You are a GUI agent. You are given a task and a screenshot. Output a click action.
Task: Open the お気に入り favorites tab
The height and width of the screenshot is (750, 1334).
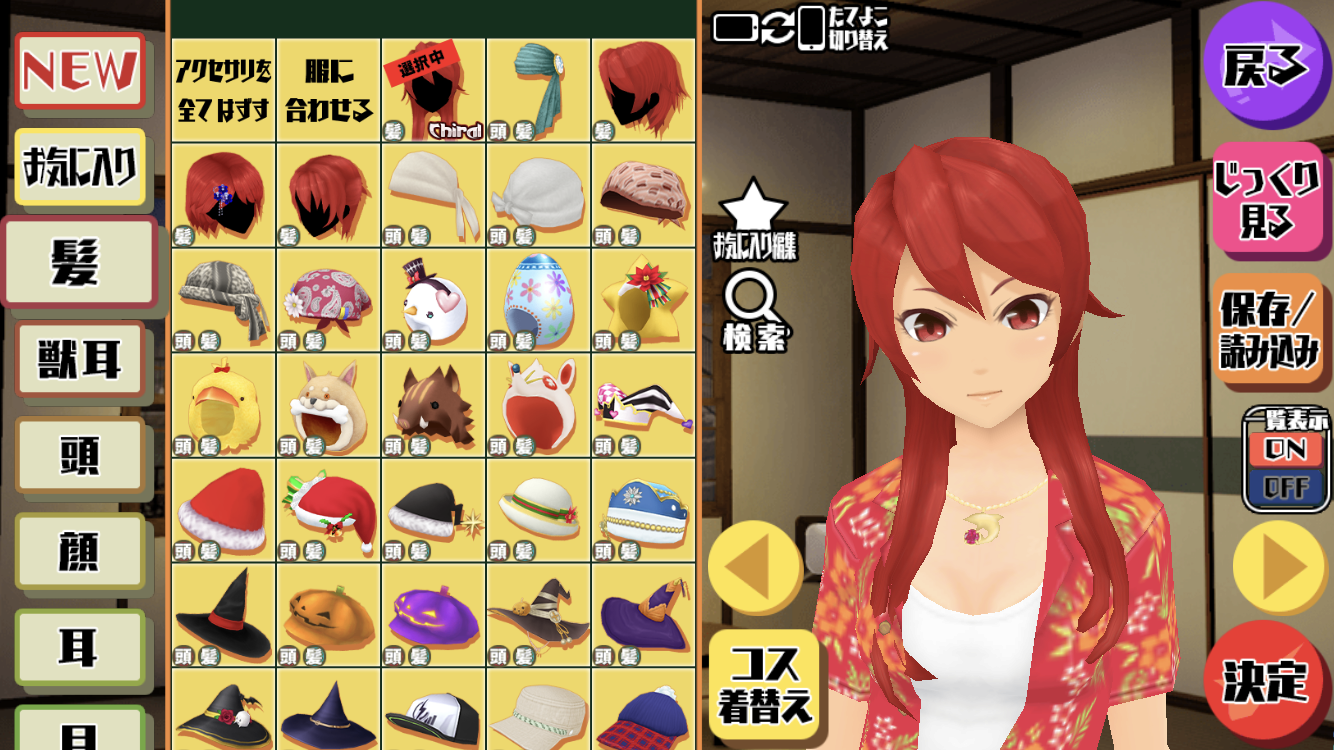[80, 167]
